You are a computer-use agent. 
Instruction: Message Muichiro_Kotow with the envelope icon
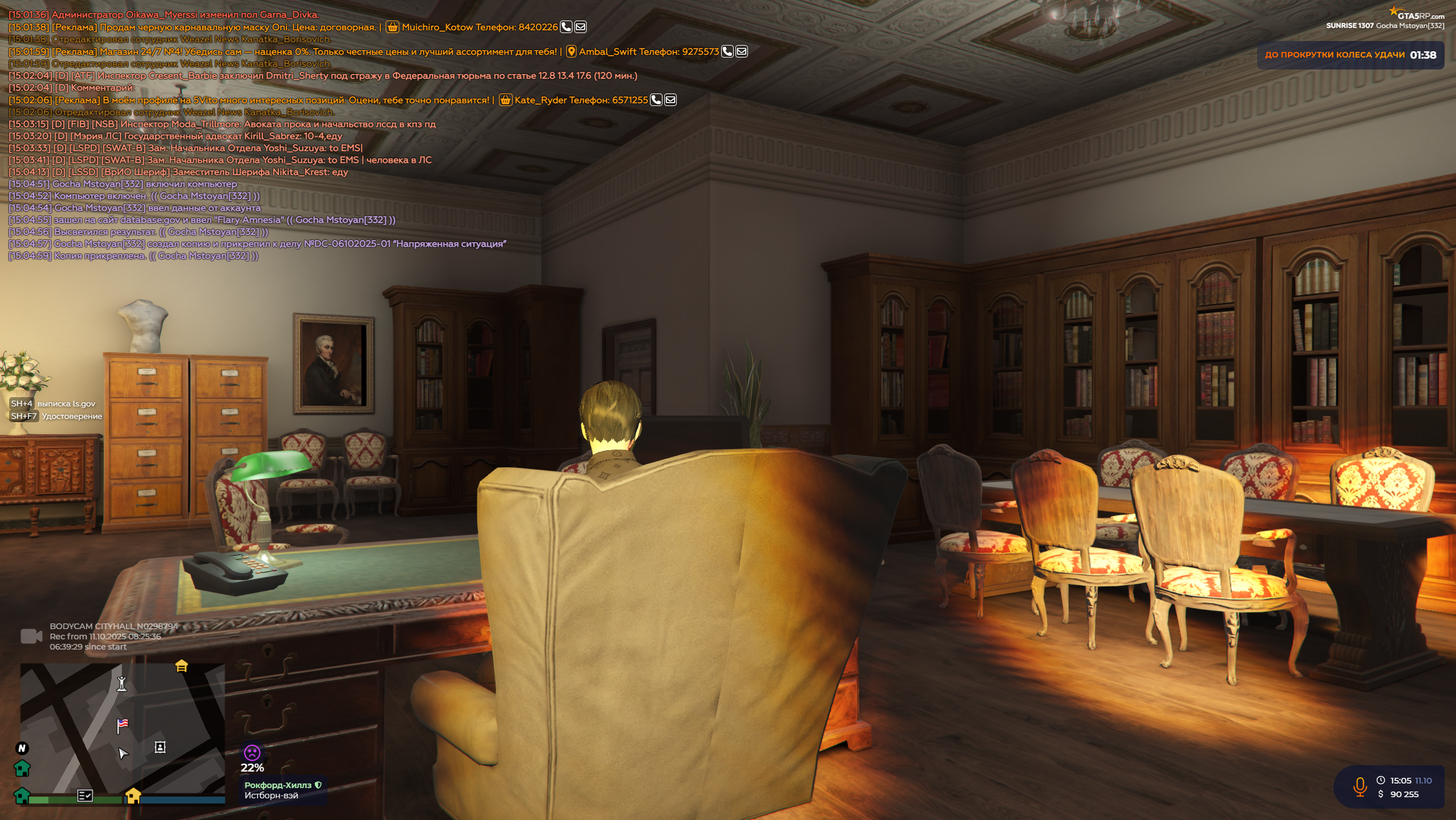click(x=580, y=27)
